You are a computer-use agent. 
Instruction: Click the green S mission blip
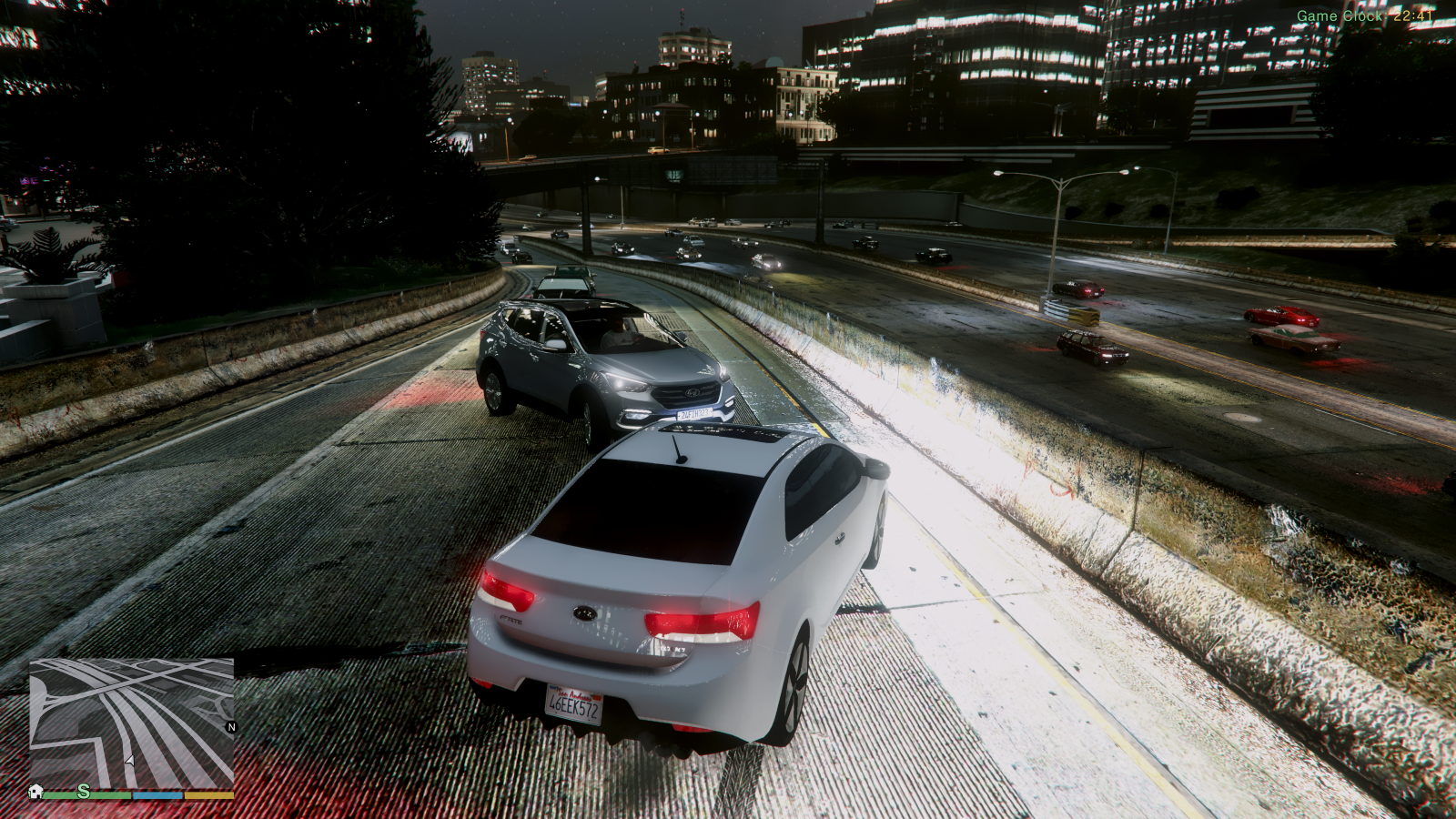coord(84,791)
